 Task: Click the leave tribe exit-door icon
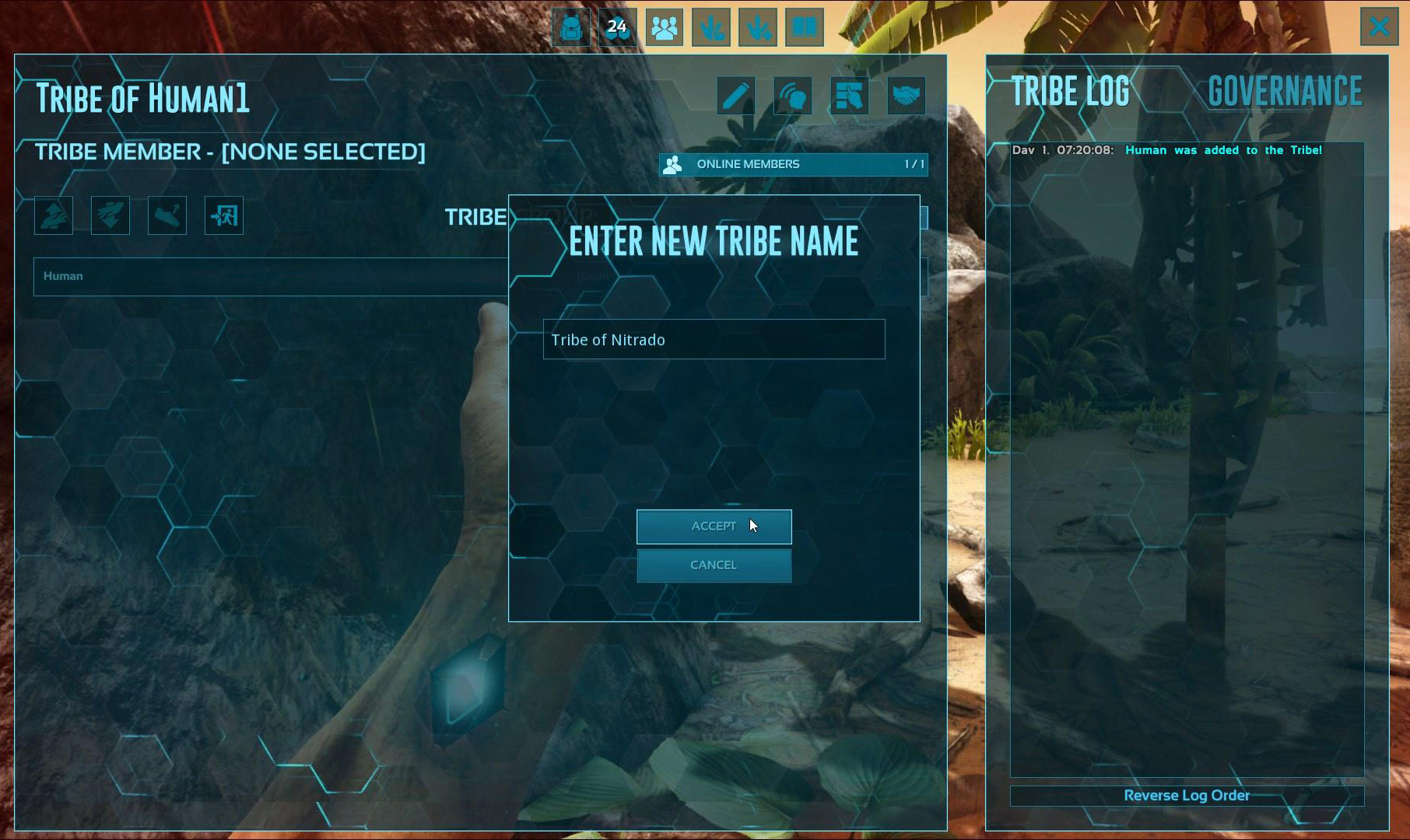click(223, 215)
